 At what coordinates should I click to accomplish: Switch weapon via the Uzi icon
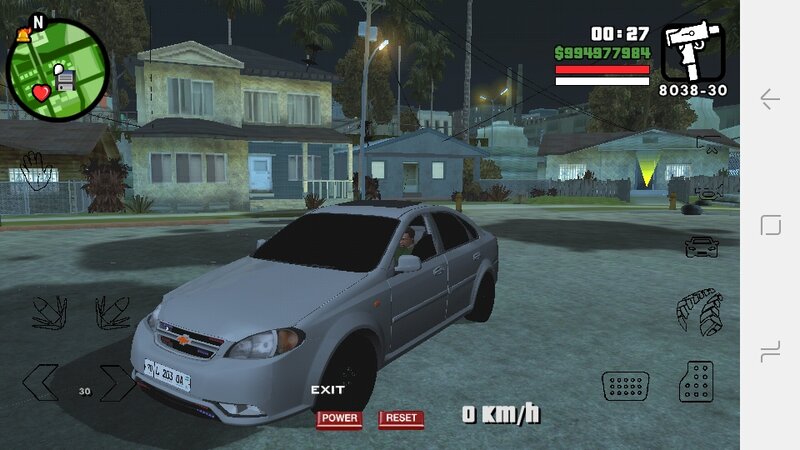click(691, 52)
